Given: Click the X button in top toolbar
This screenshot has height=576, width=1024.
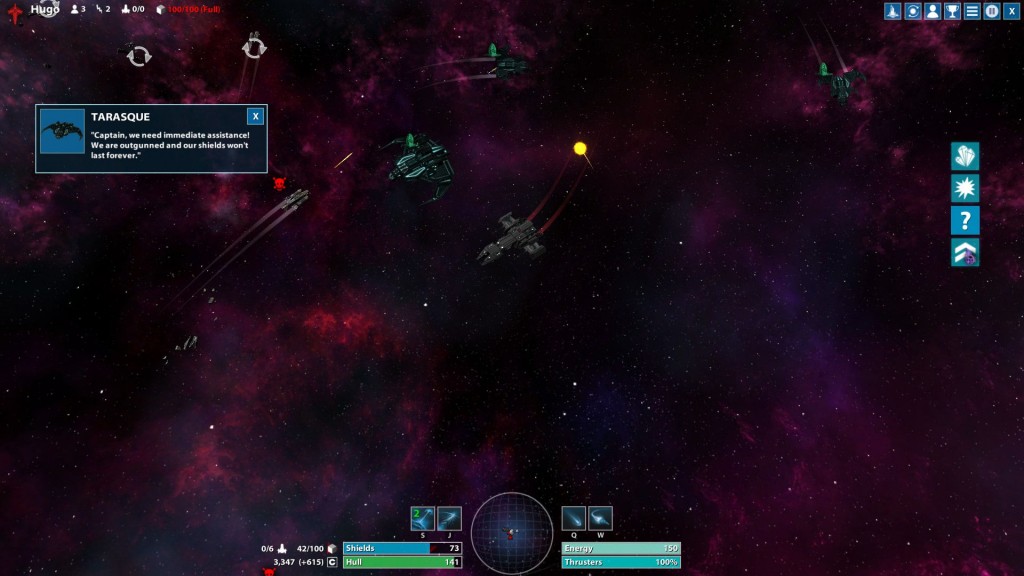Looking at the screenshot, I should coord(1012,11).
